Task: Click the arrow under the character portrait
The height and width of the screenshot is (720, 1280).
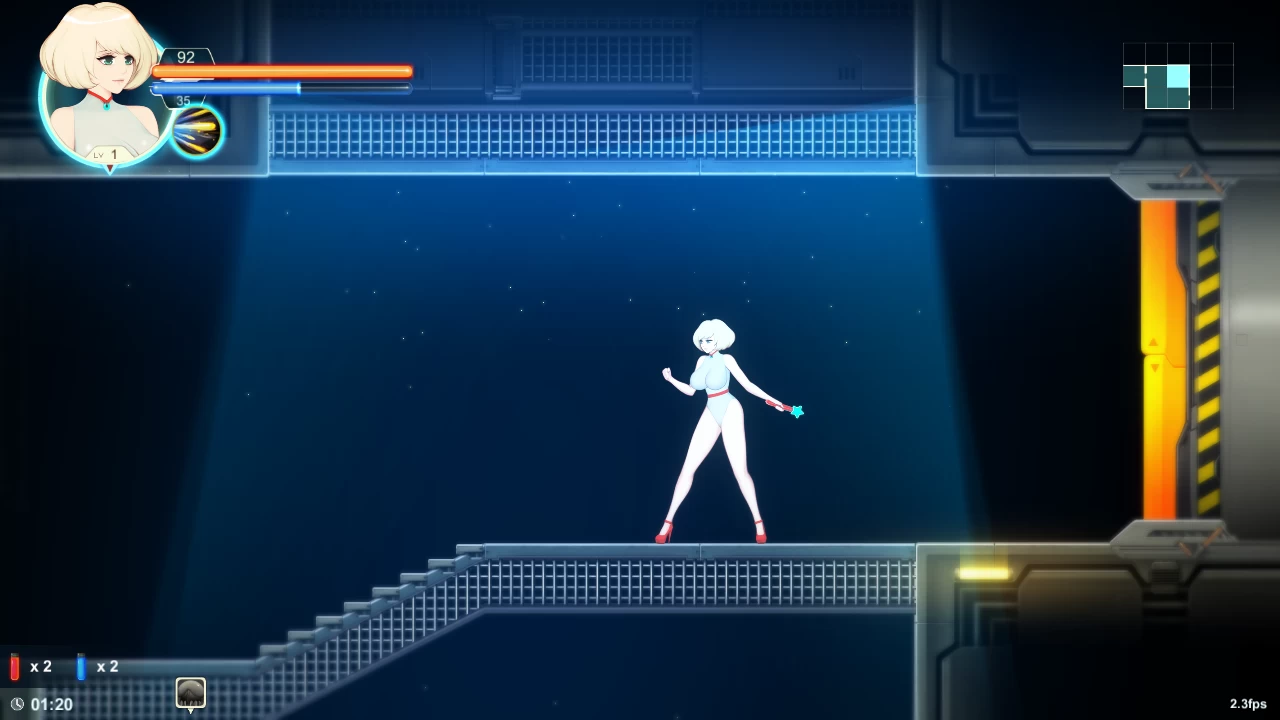Action: pyautogui.click(x=110, y=168)
